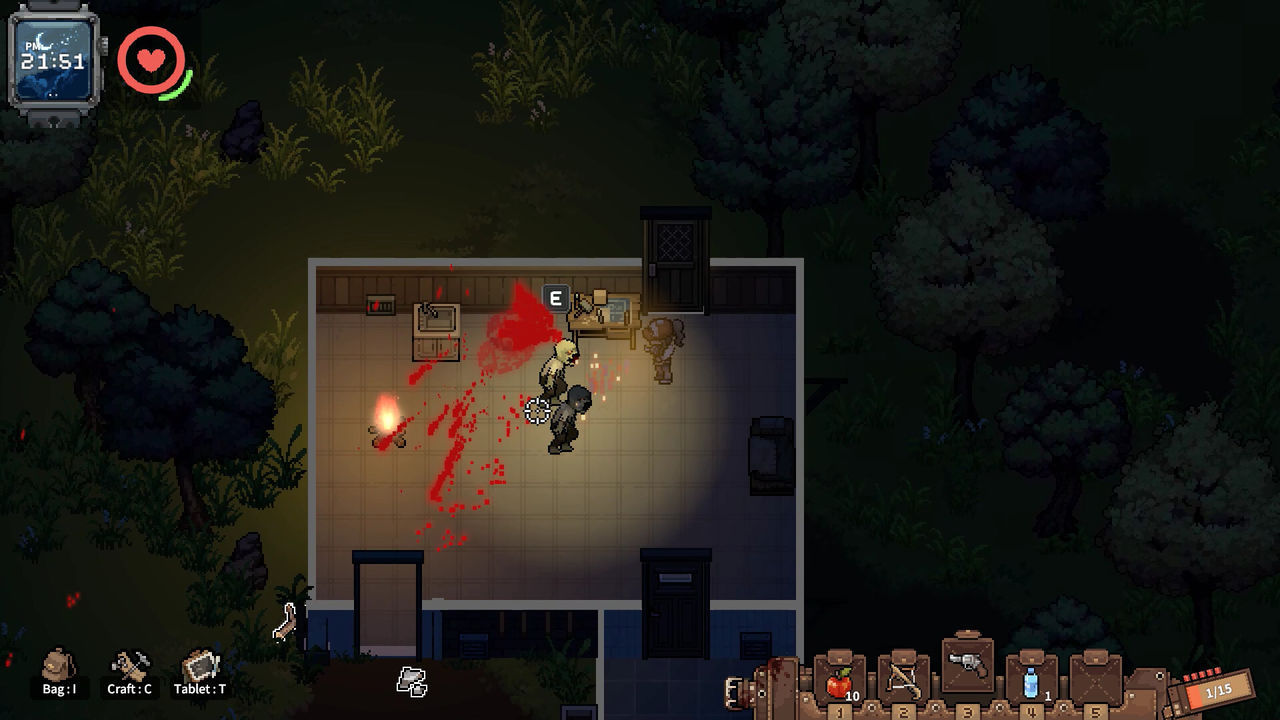The image size is (1280, 720).
Task: Click the campfire burning inside the room
Action: point(384,428)
